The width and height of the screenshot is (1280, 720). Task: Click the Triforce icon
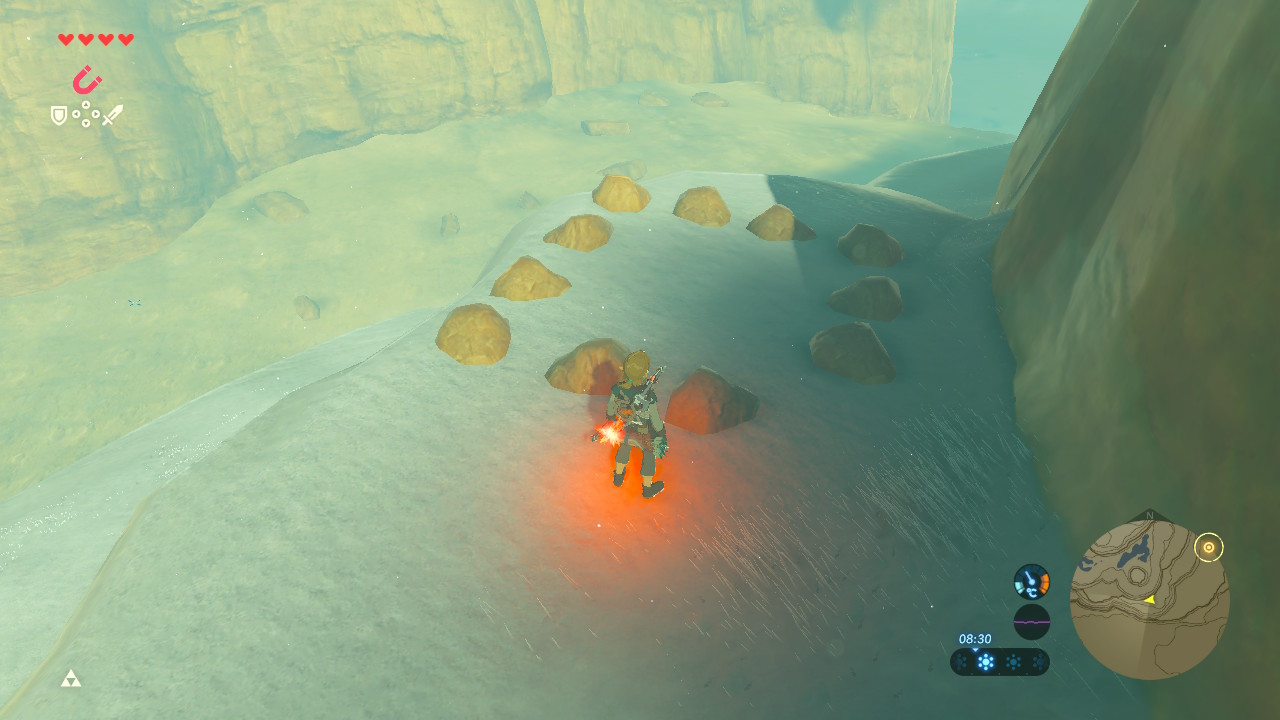(x=70, y=679)
